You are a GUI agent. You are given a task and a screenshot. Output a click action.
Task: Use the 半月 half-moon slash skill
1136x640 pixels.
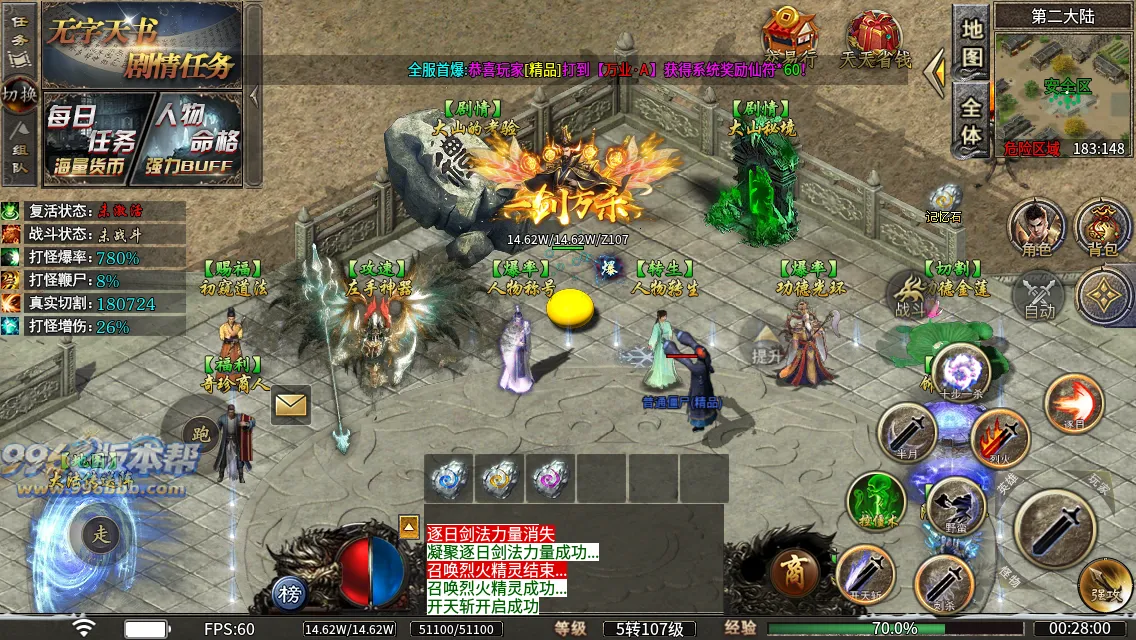click(x=907, y=433)
